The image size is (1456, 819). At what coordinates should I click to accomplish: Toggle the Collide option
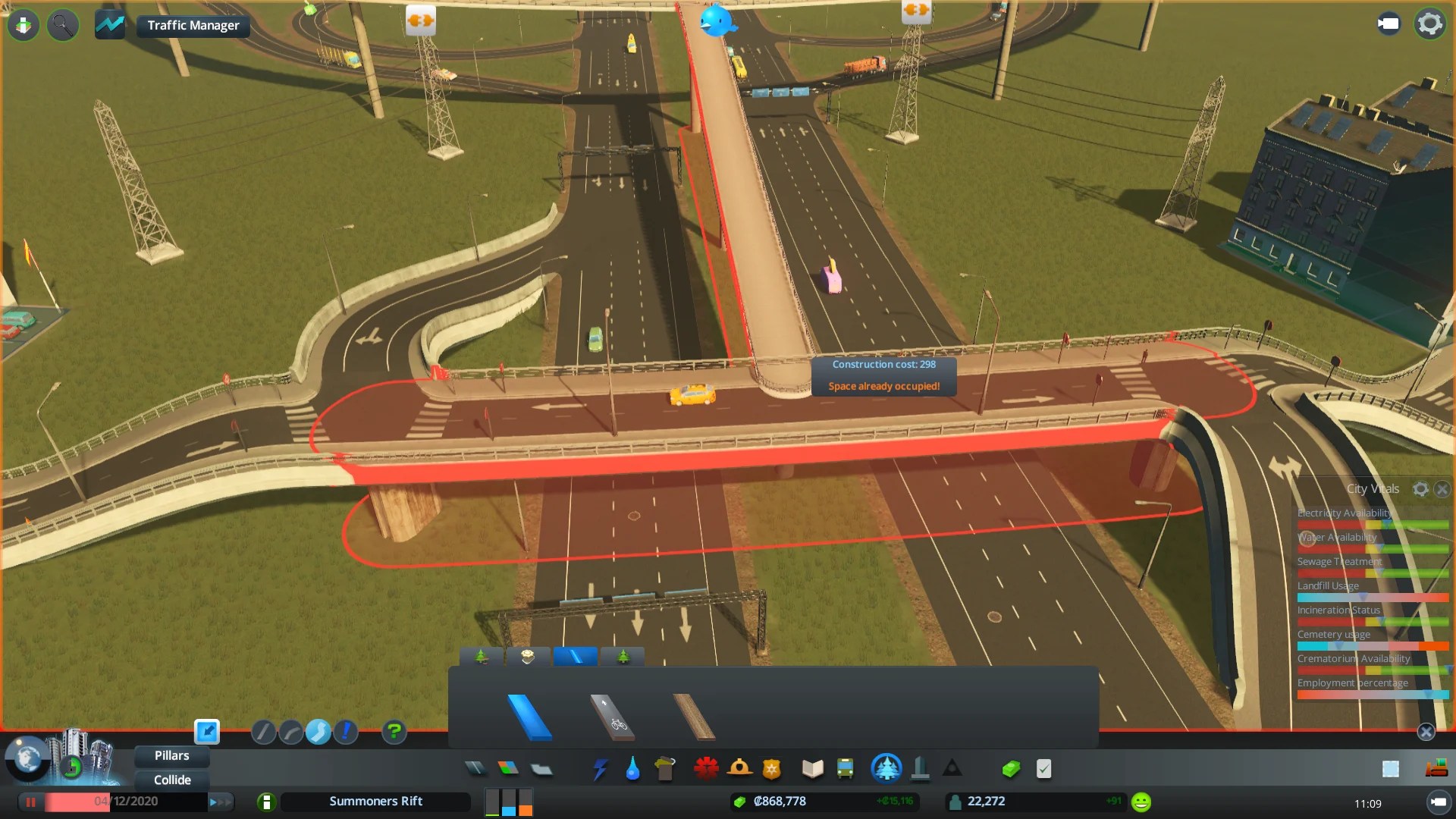(x=171, y=780)
